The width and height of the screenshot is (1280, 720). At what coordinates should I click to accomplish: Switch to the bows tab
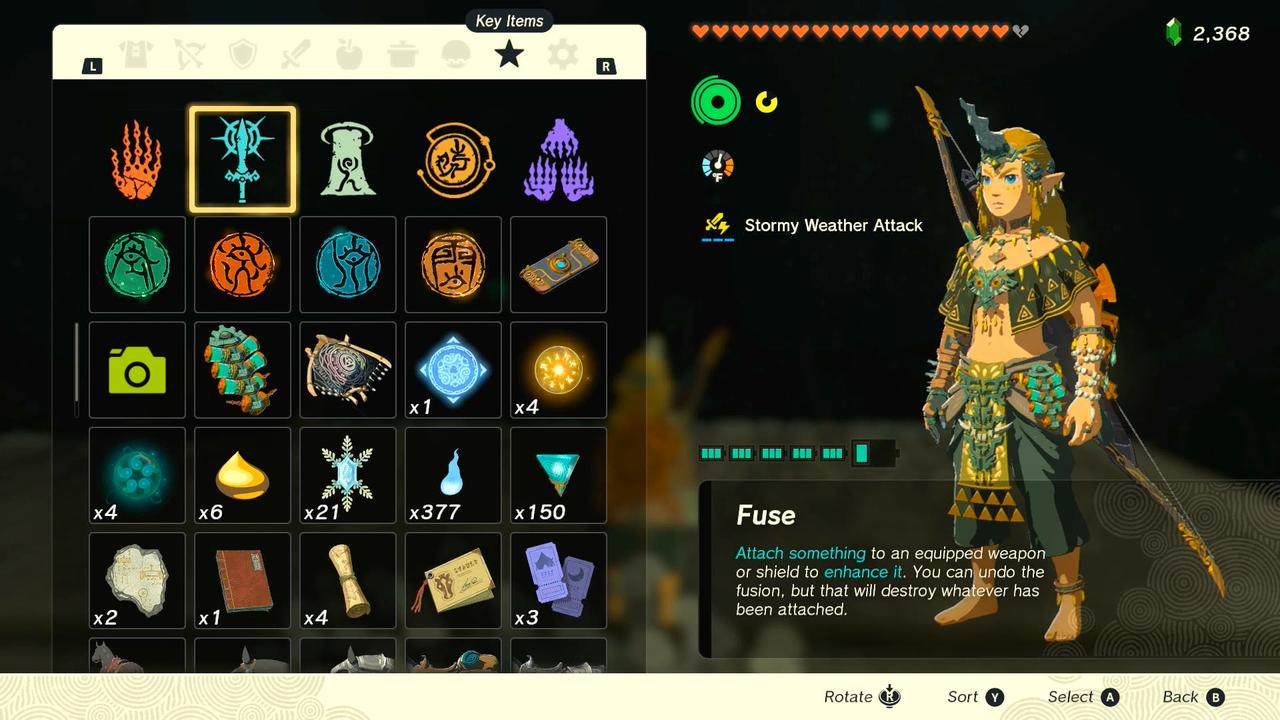pyautogui.click(x=189, y=54)
